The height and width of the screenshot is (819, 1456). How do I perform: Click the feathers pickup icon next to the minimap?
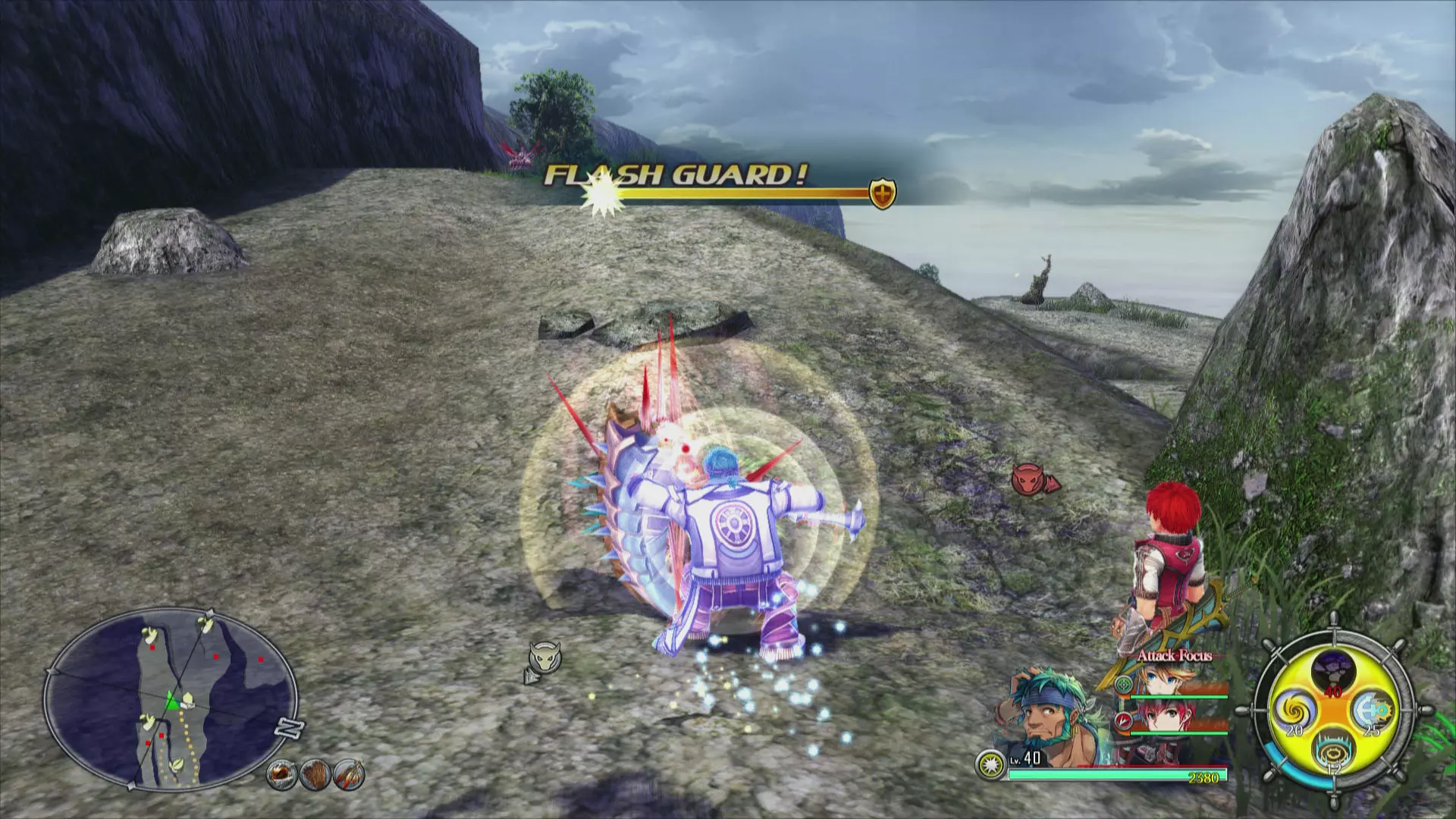(x=350, y=775)
